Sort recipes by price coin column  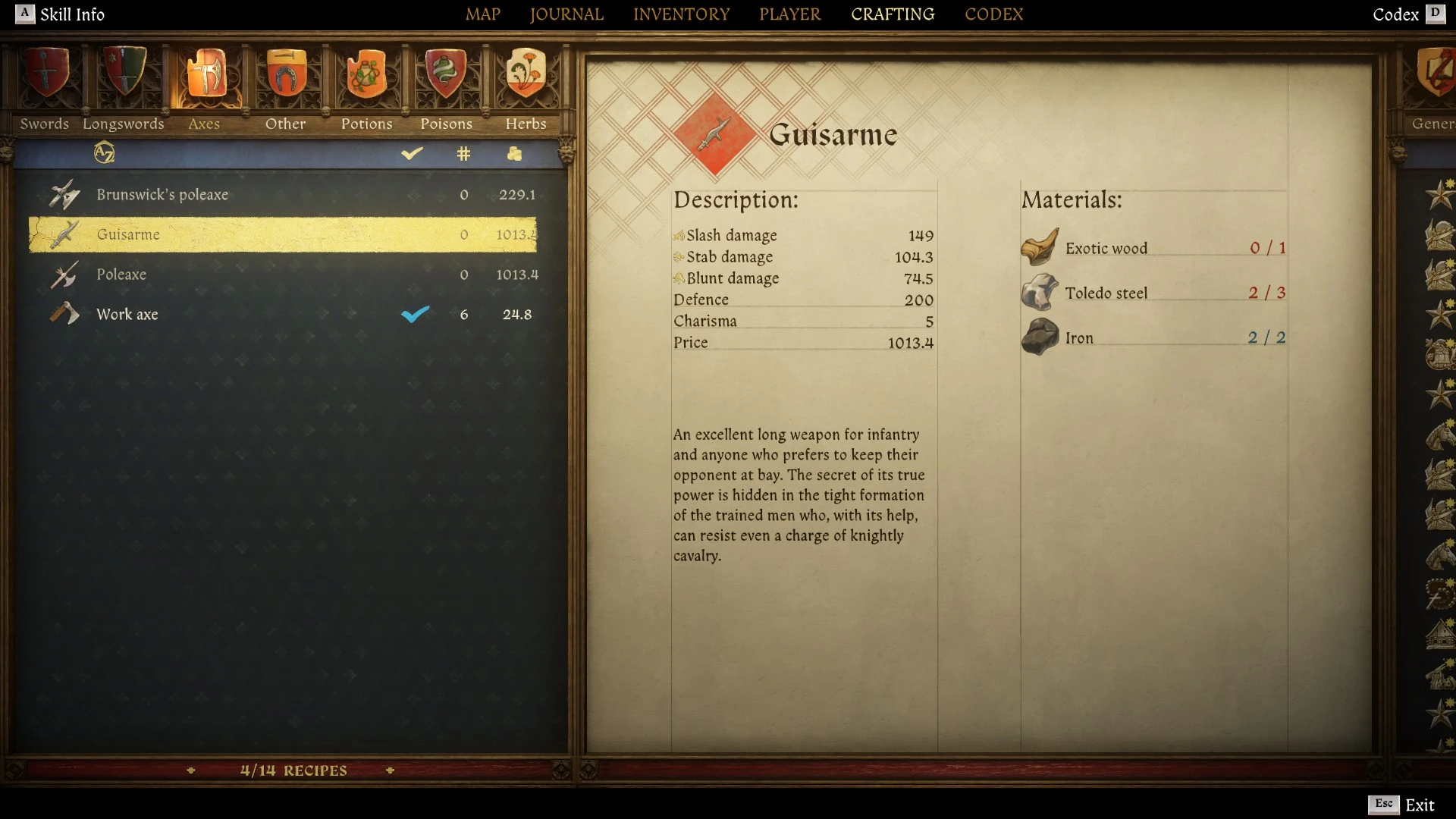pos(515,154)
